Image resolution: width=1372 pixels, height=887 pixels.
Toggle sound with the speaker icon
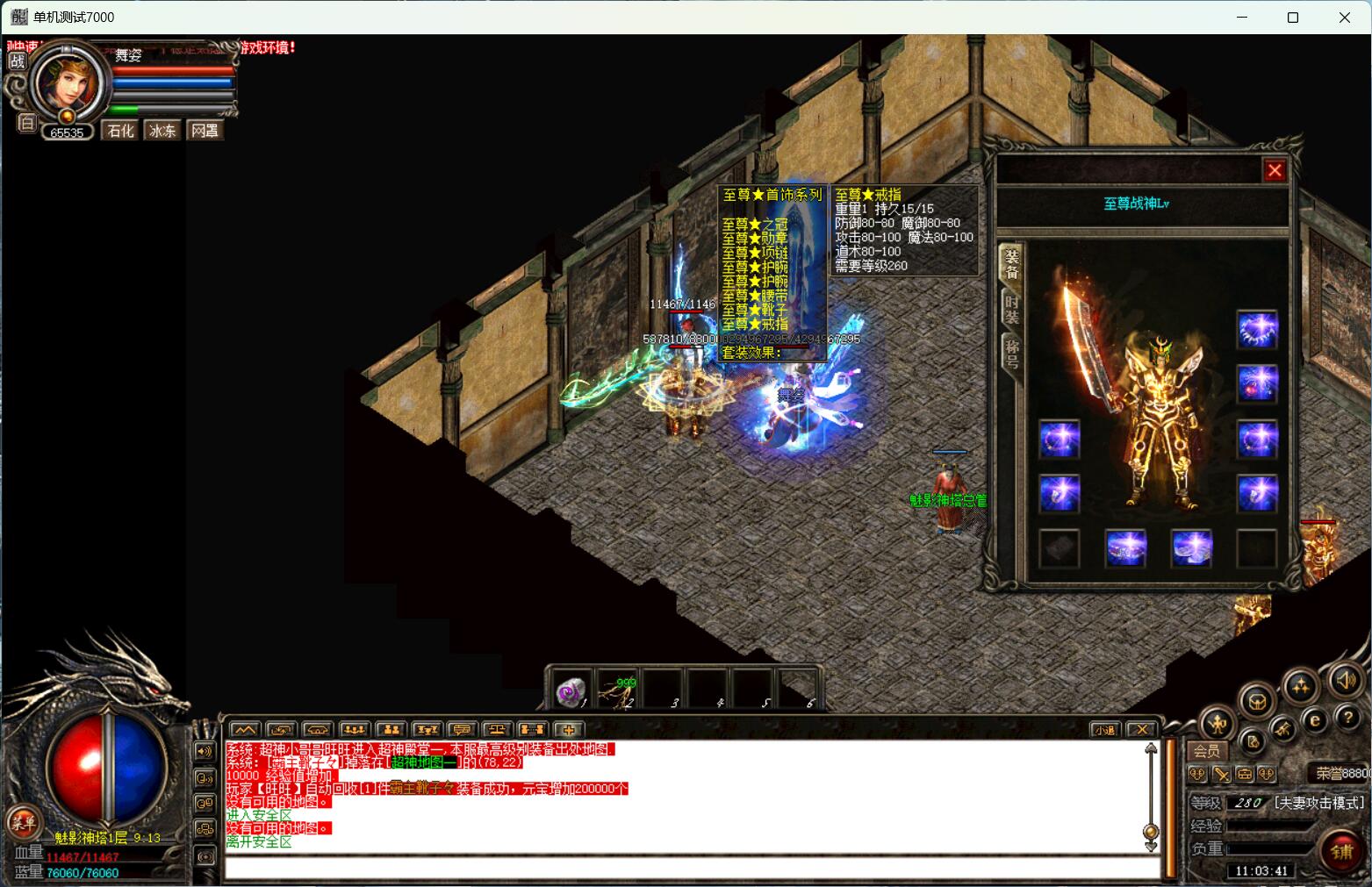click(x=1344, y=680)
